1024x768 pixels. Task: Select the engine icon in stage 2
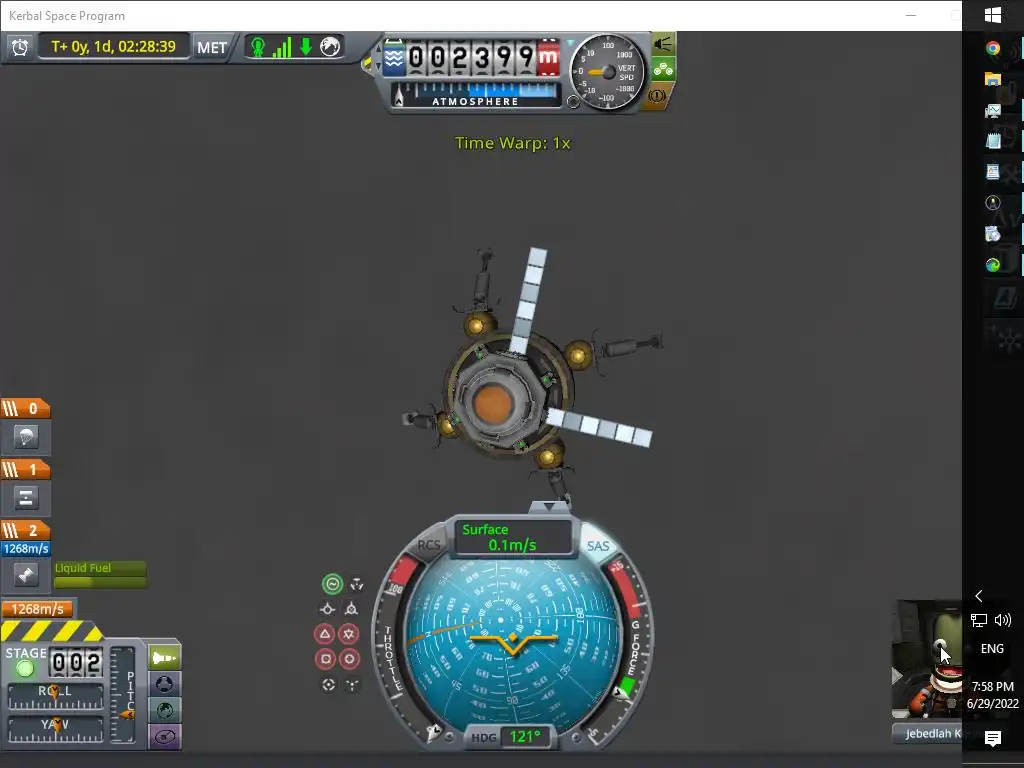pos(26,575)
